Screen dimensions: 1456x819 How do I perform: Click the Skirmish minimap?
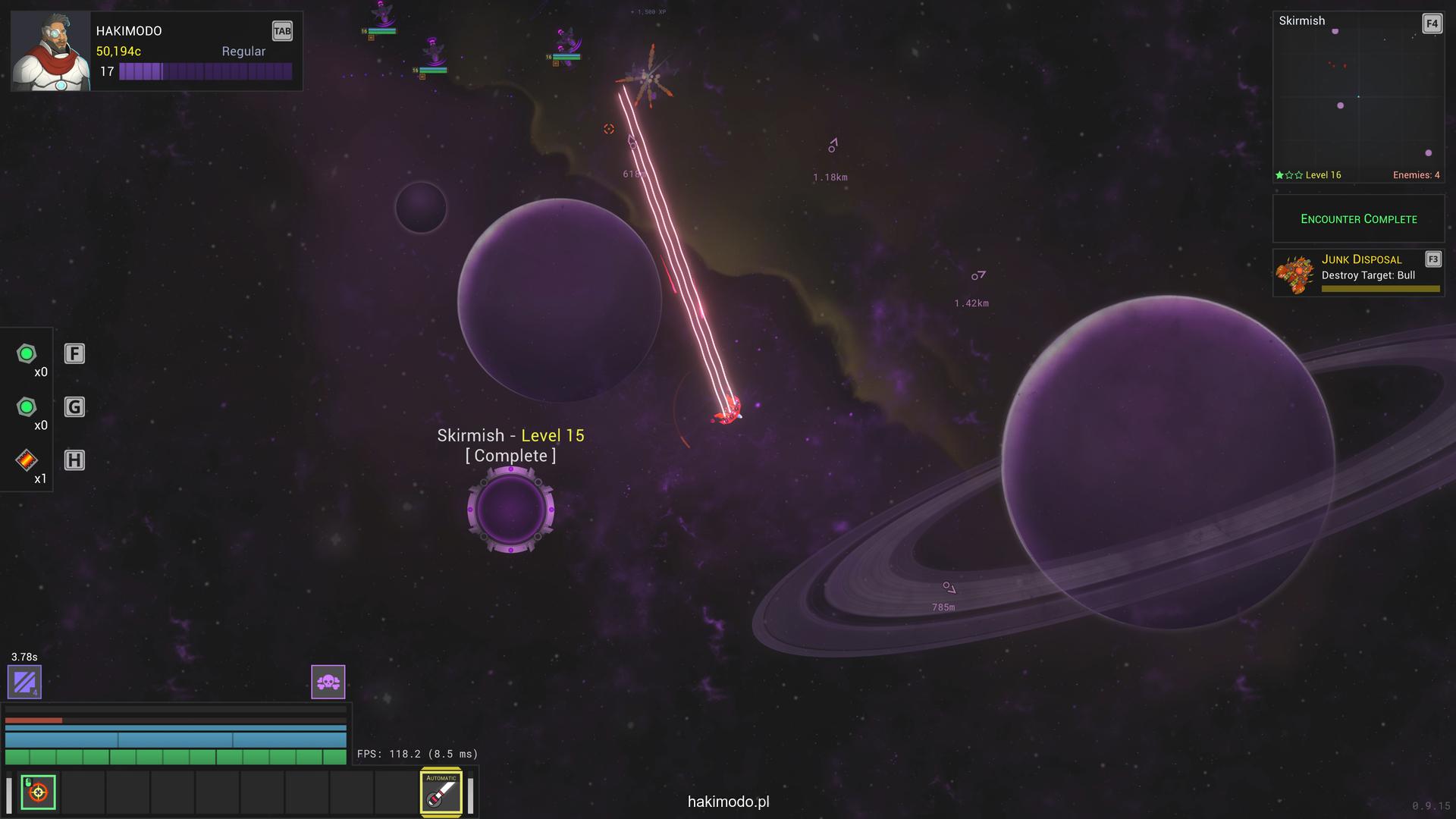1357,99
